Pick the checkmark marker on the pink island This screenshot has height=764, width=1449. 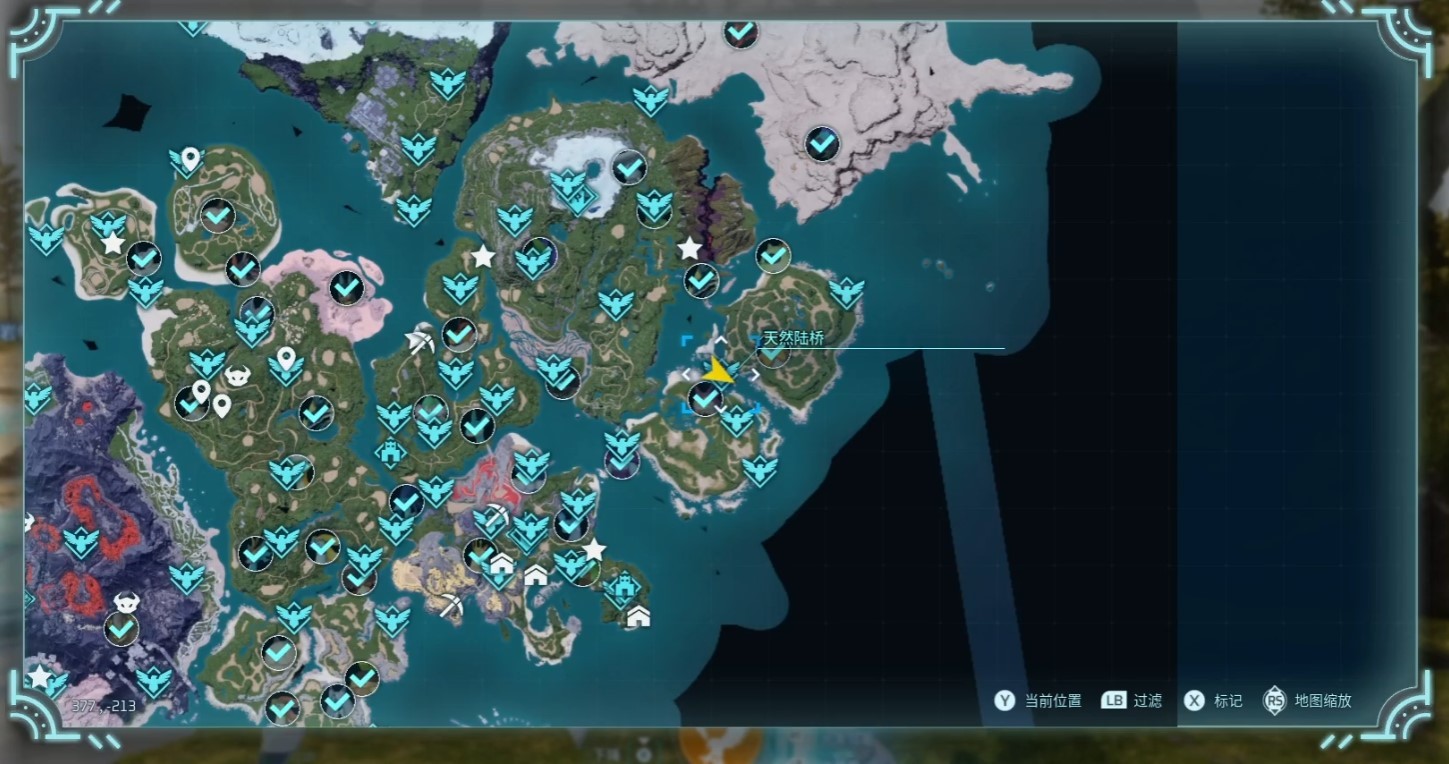tap(347, 288)
